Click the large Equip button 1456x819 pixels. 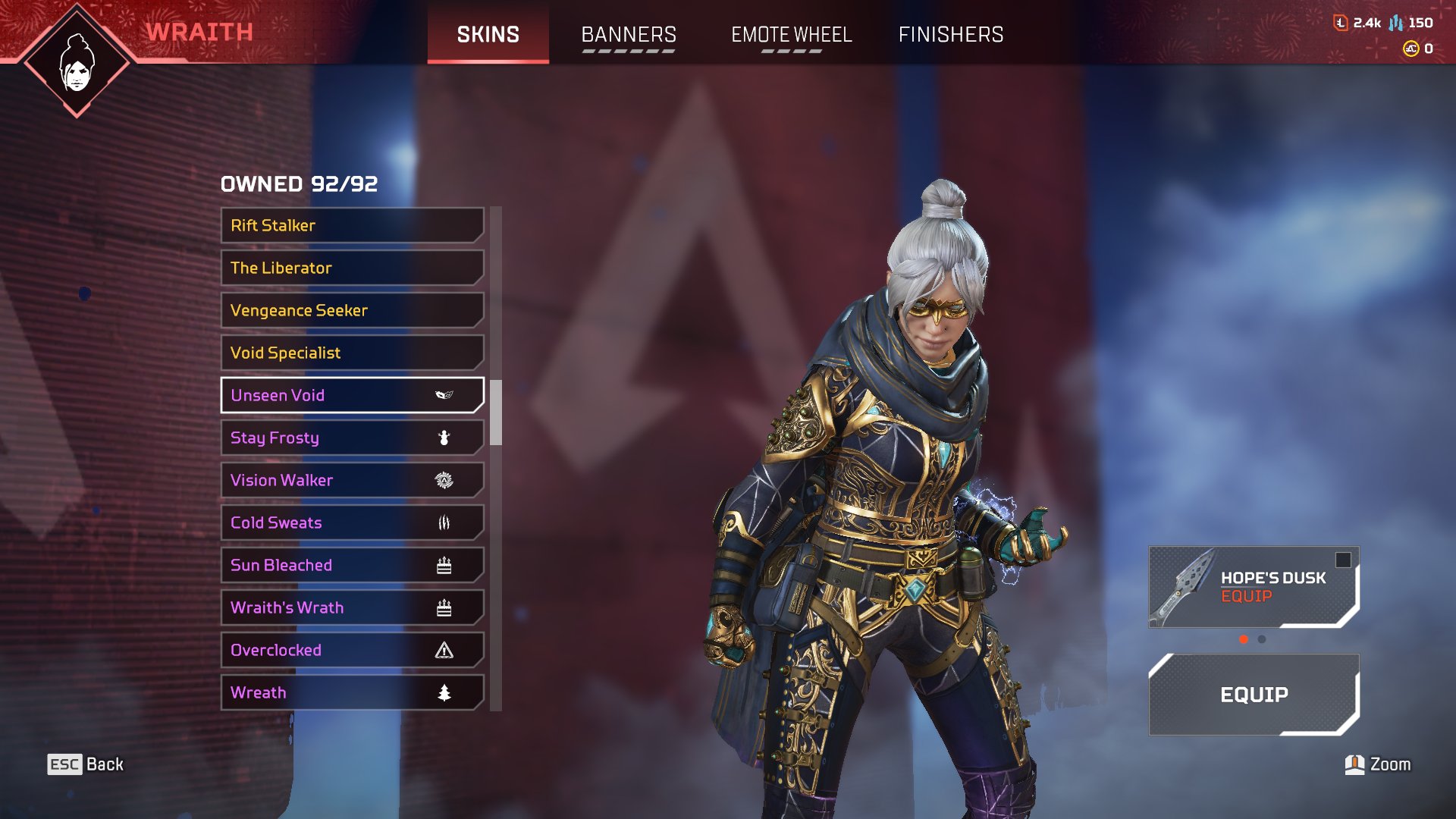(x=1254, y=695)
